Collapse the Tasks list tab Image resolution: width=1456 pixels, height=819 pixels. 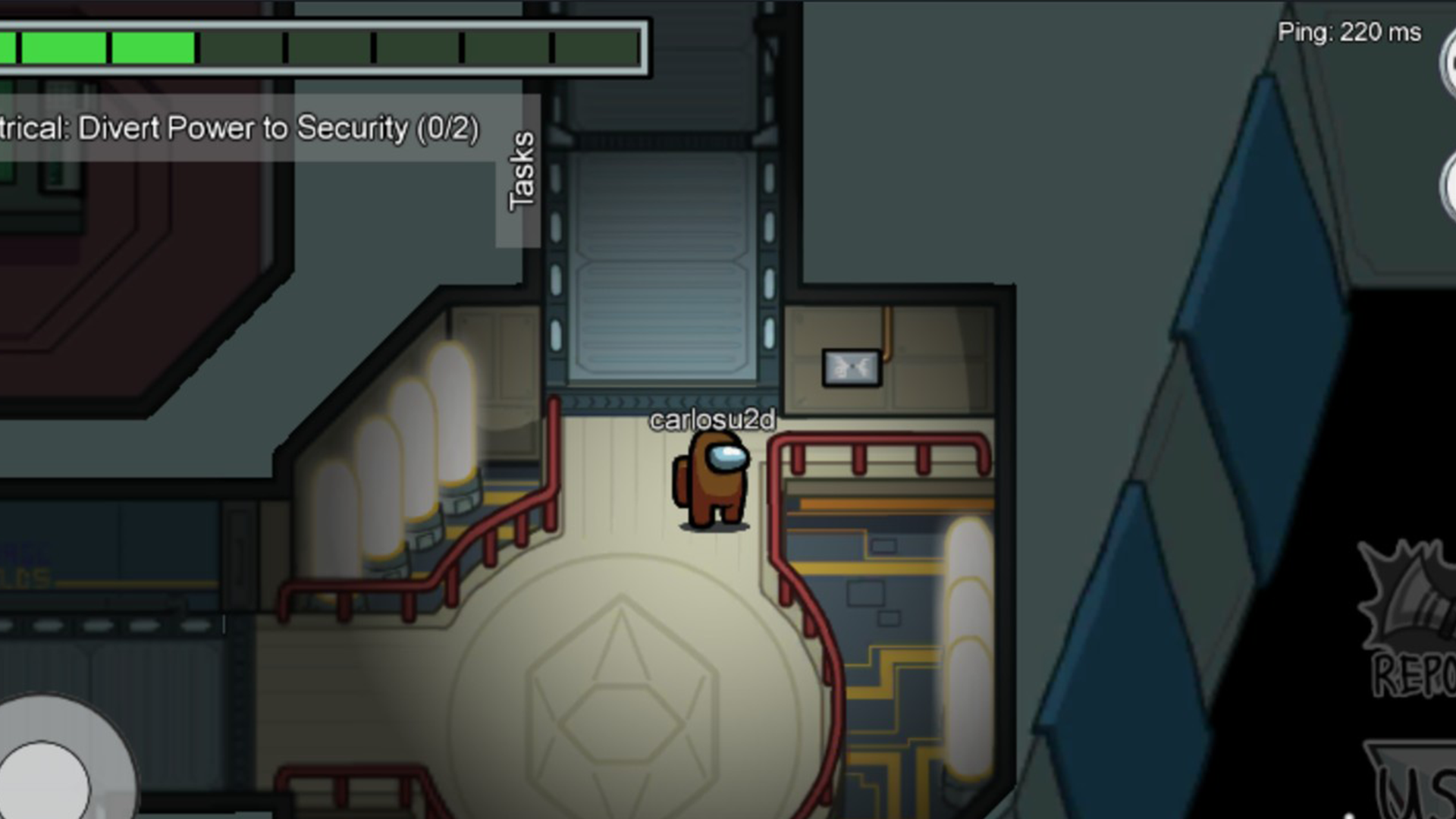tap(520, 171)
